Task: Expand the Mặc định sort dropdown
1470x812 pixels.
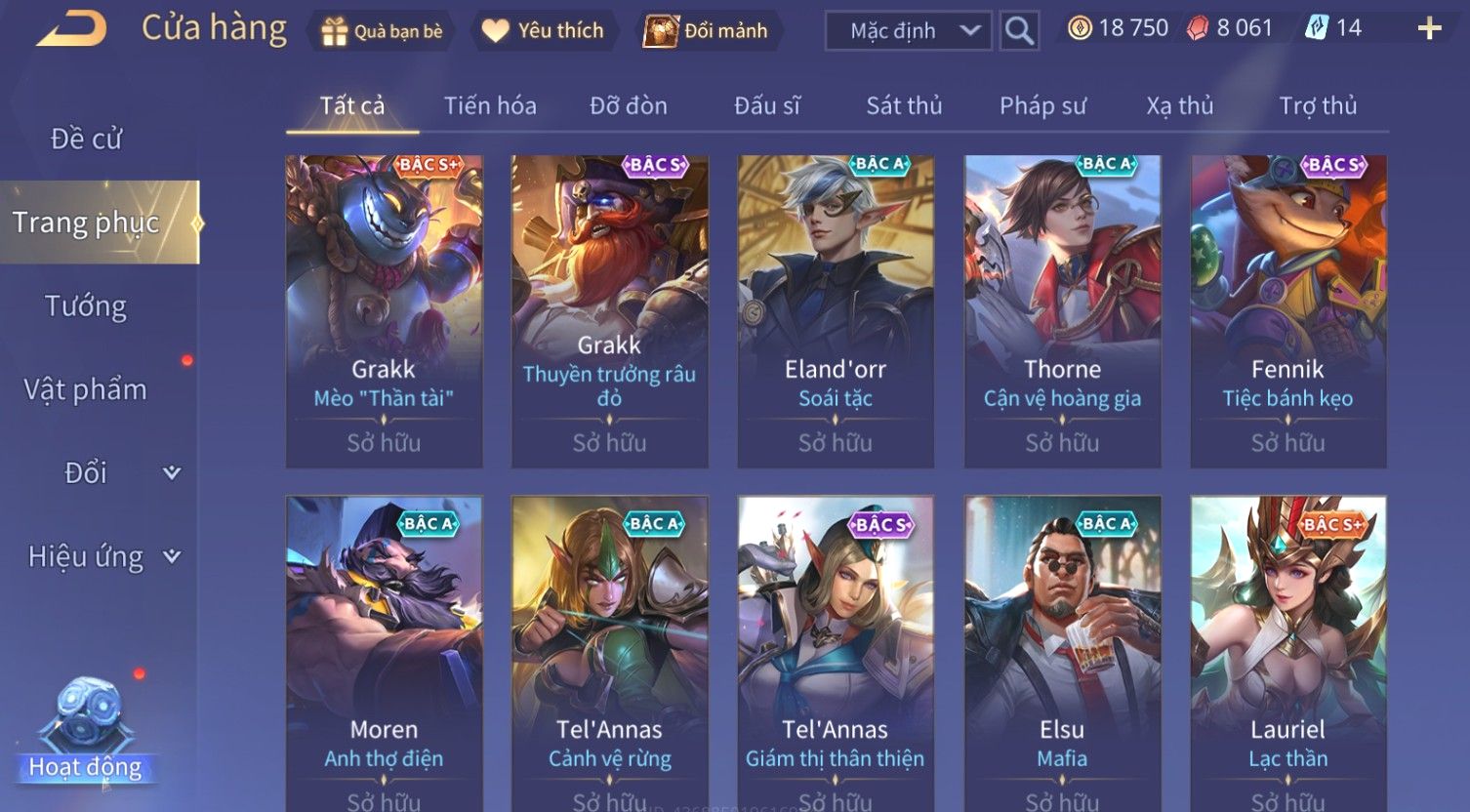Action: click(x=908, y=31)
